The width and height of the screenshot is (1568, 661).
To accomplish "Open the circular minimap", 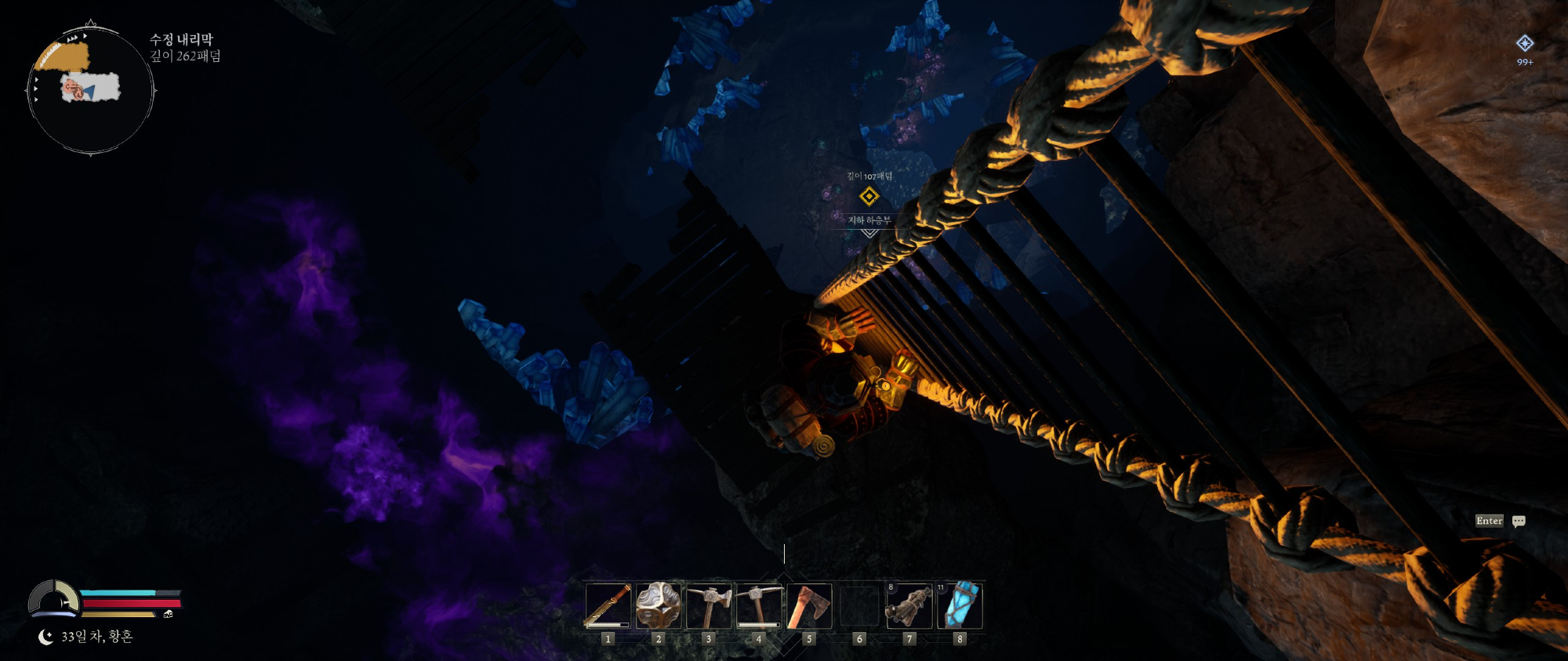I will 91,89.
